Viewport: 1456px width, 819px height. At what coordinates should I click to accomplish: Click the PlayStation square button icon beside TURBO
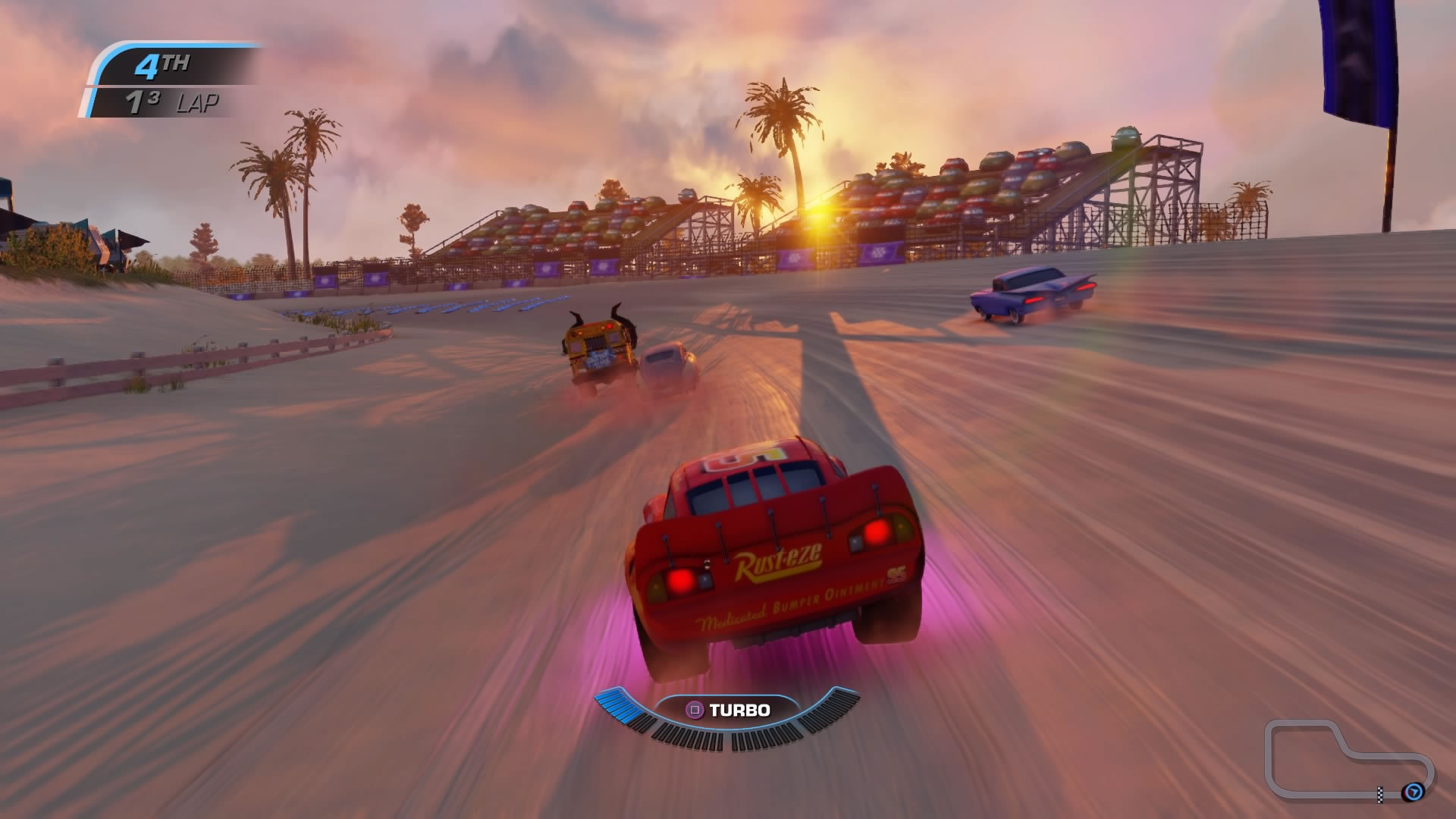(x=695, y=711)
